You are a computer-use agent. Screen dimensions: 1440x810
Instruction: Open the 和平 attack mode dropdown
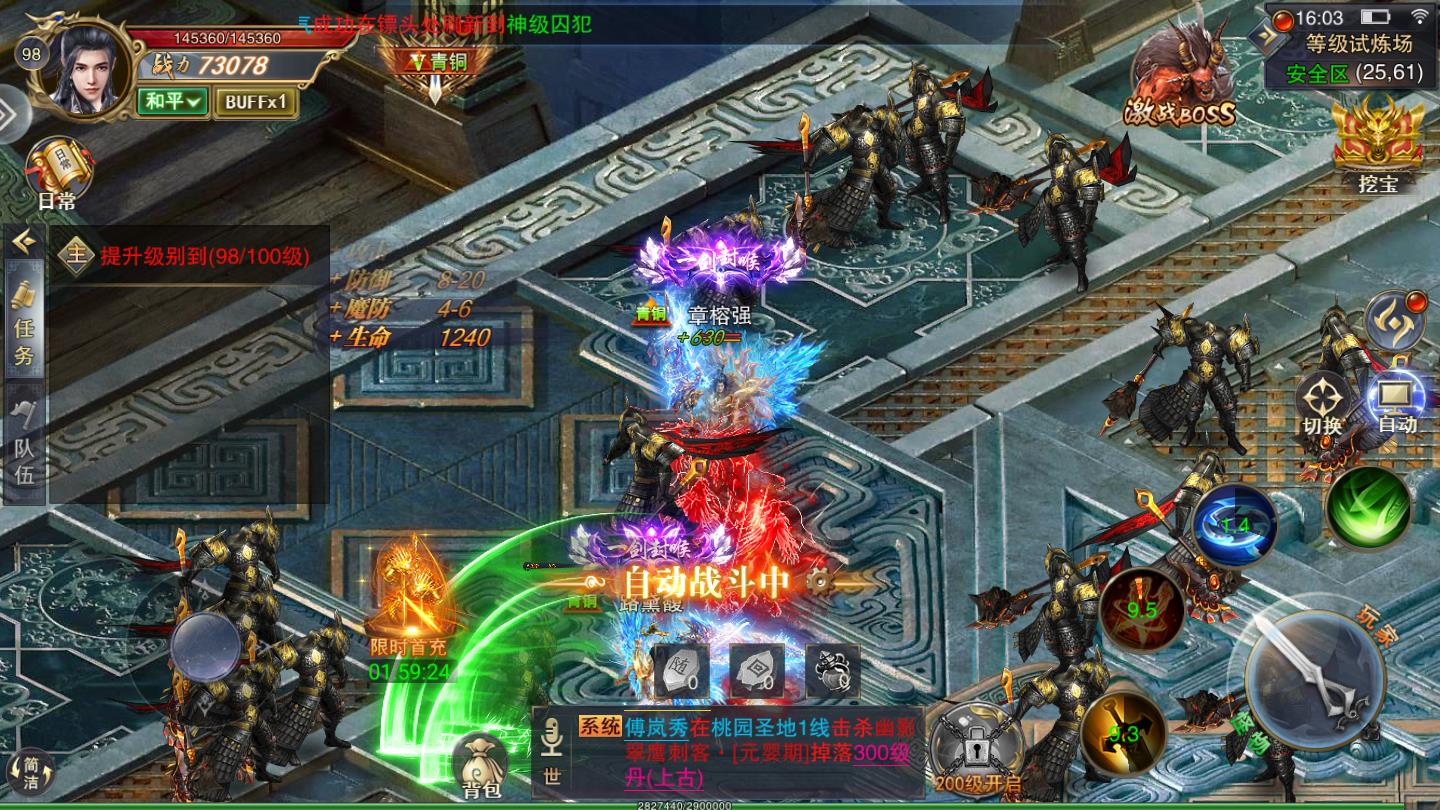coord(174,101)
